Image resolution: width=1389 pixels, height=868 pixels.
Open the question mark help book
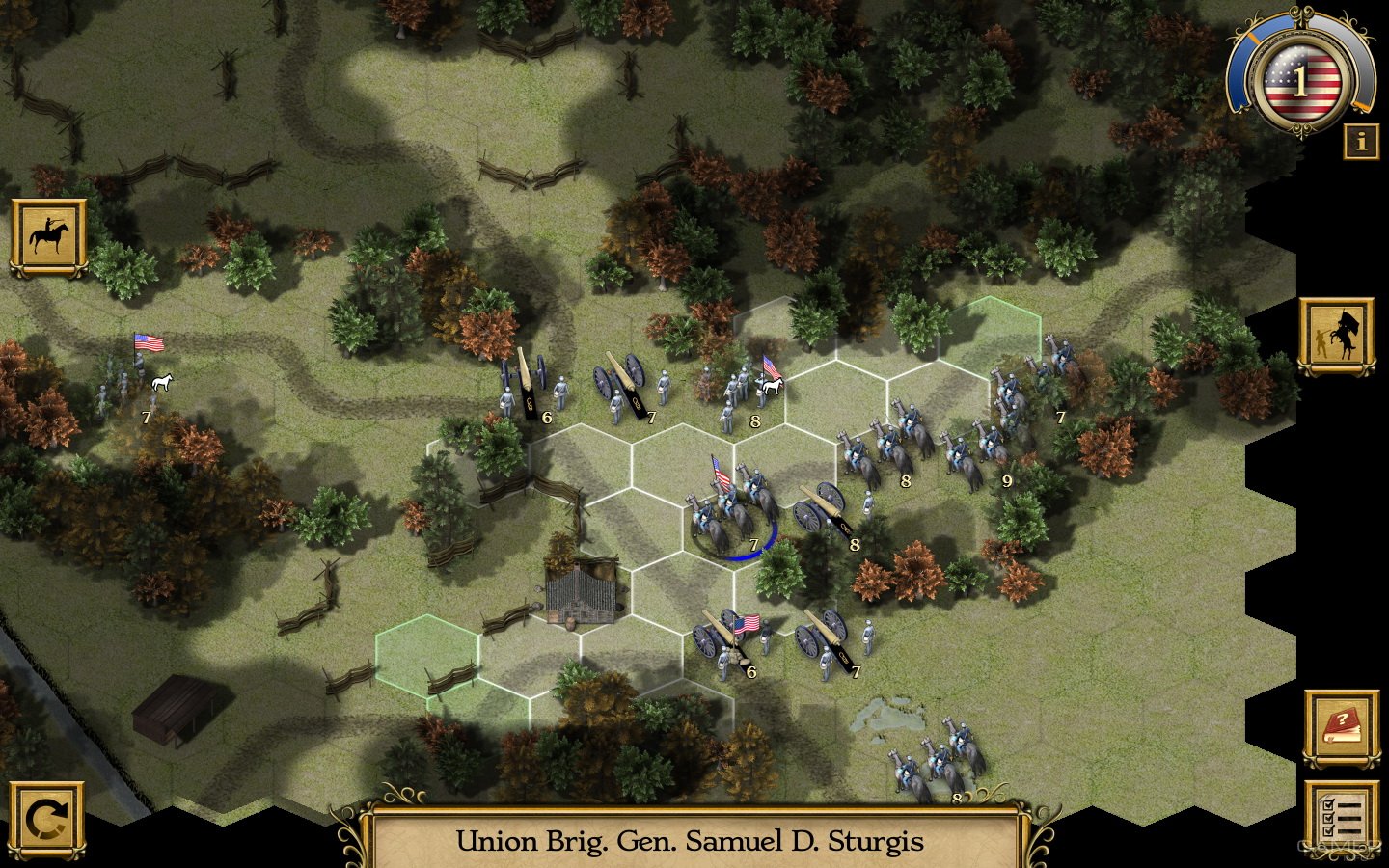point(1341,726)
